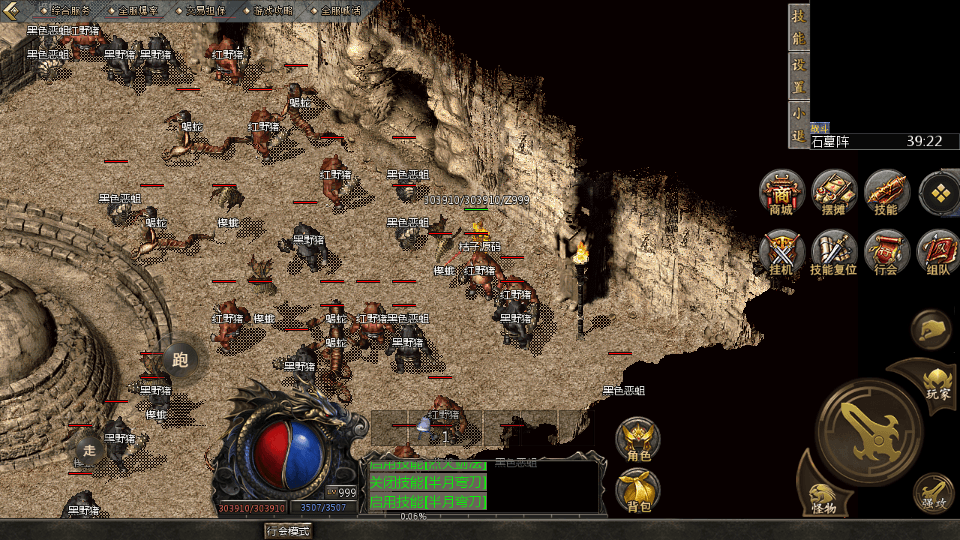960x540 pixels.
Task: Open the 技能 skills round icon
Action: 886,193
